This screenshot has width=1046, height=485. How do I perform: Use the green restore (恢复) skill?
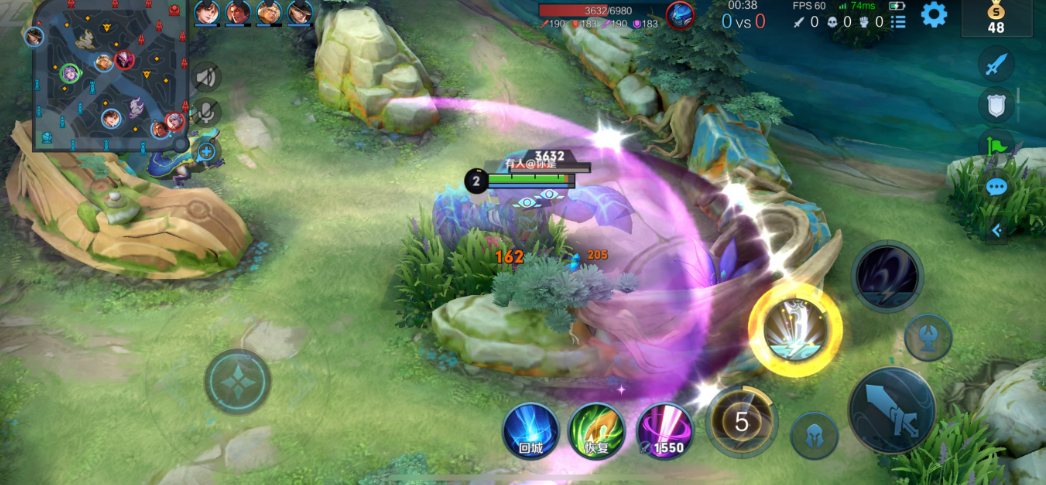coord(597,431)
